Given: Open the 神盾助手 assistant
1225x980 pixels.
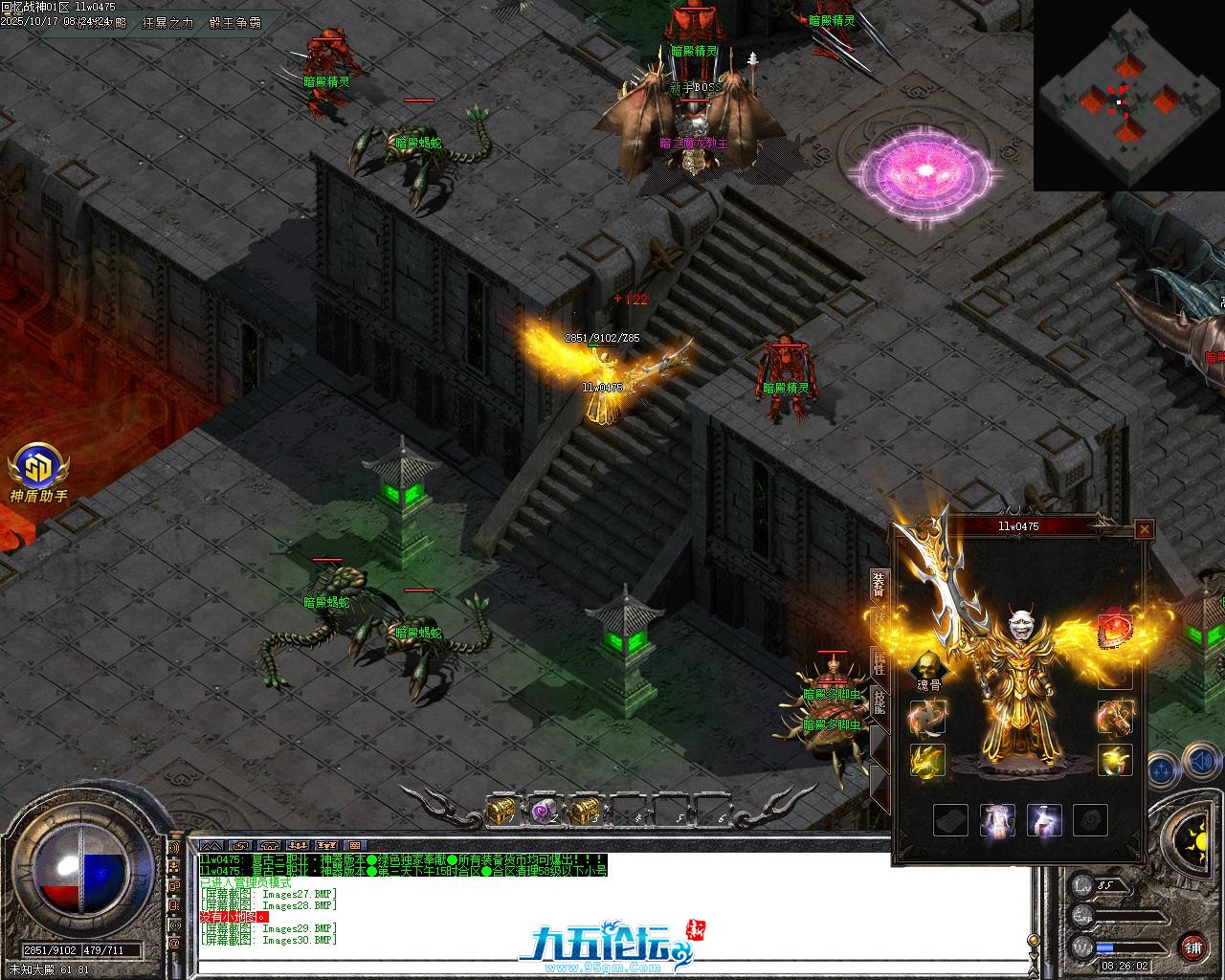Looking at the screenshot, I should point(38,469).
